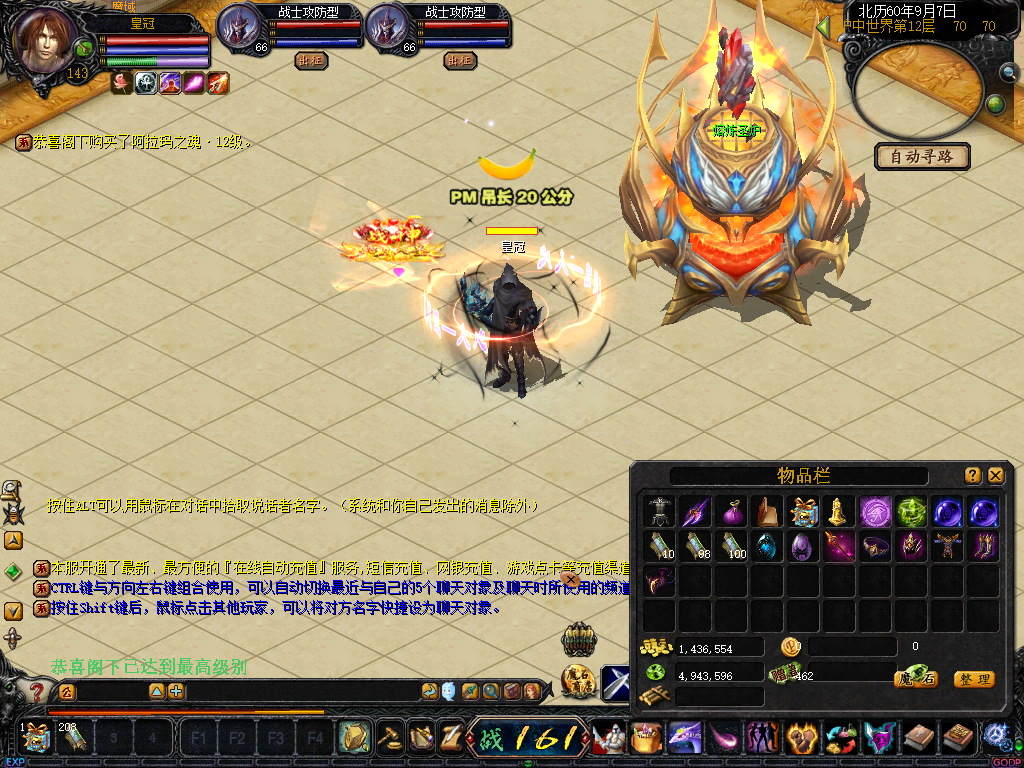Select the purple eye rune item
This screenshot has width=1024, height=768.
pyautogui.click(x=874, y=513)
